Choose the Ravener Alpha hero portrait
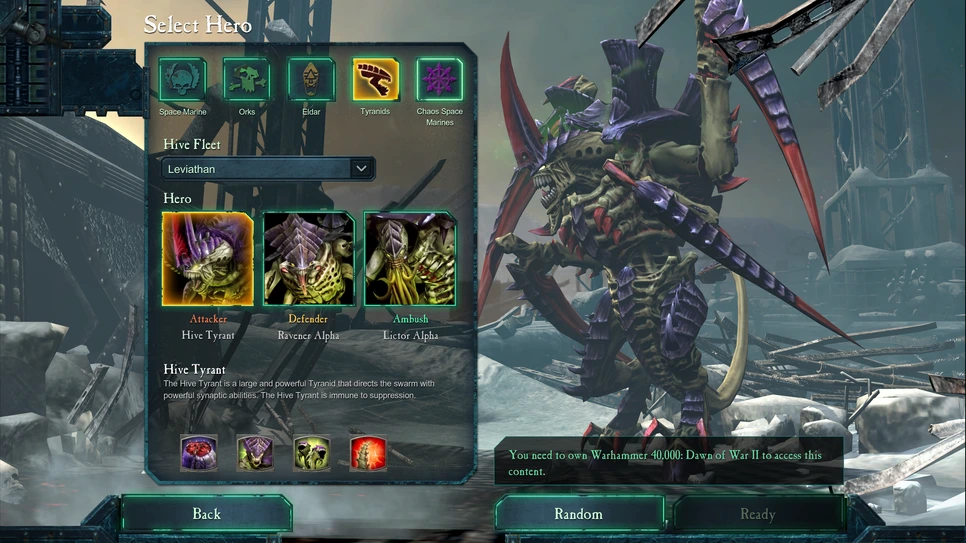This screenshot has width=966, height=543. (x=308, y=258)
